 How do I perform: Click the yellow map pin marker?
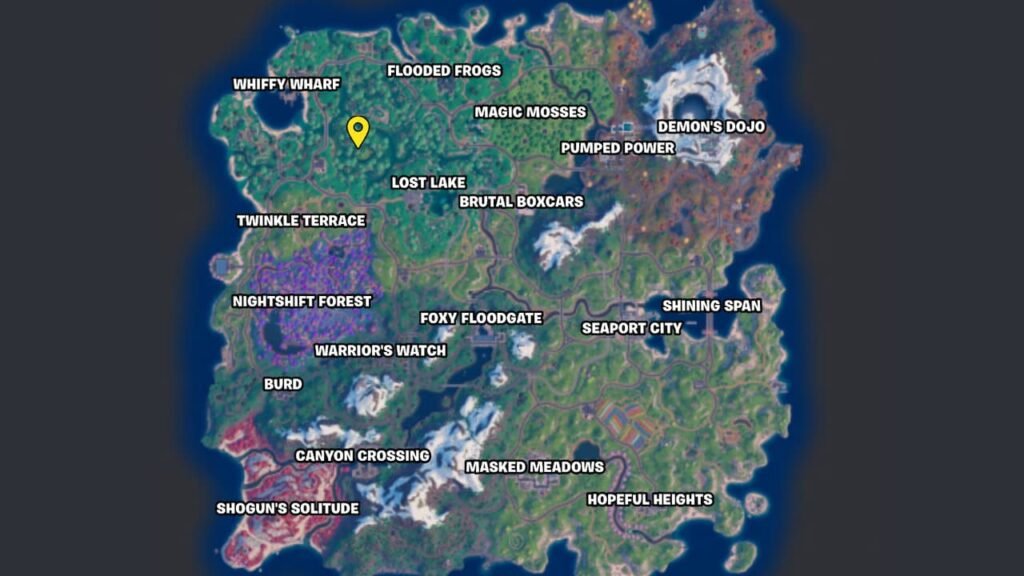[358, 130]
